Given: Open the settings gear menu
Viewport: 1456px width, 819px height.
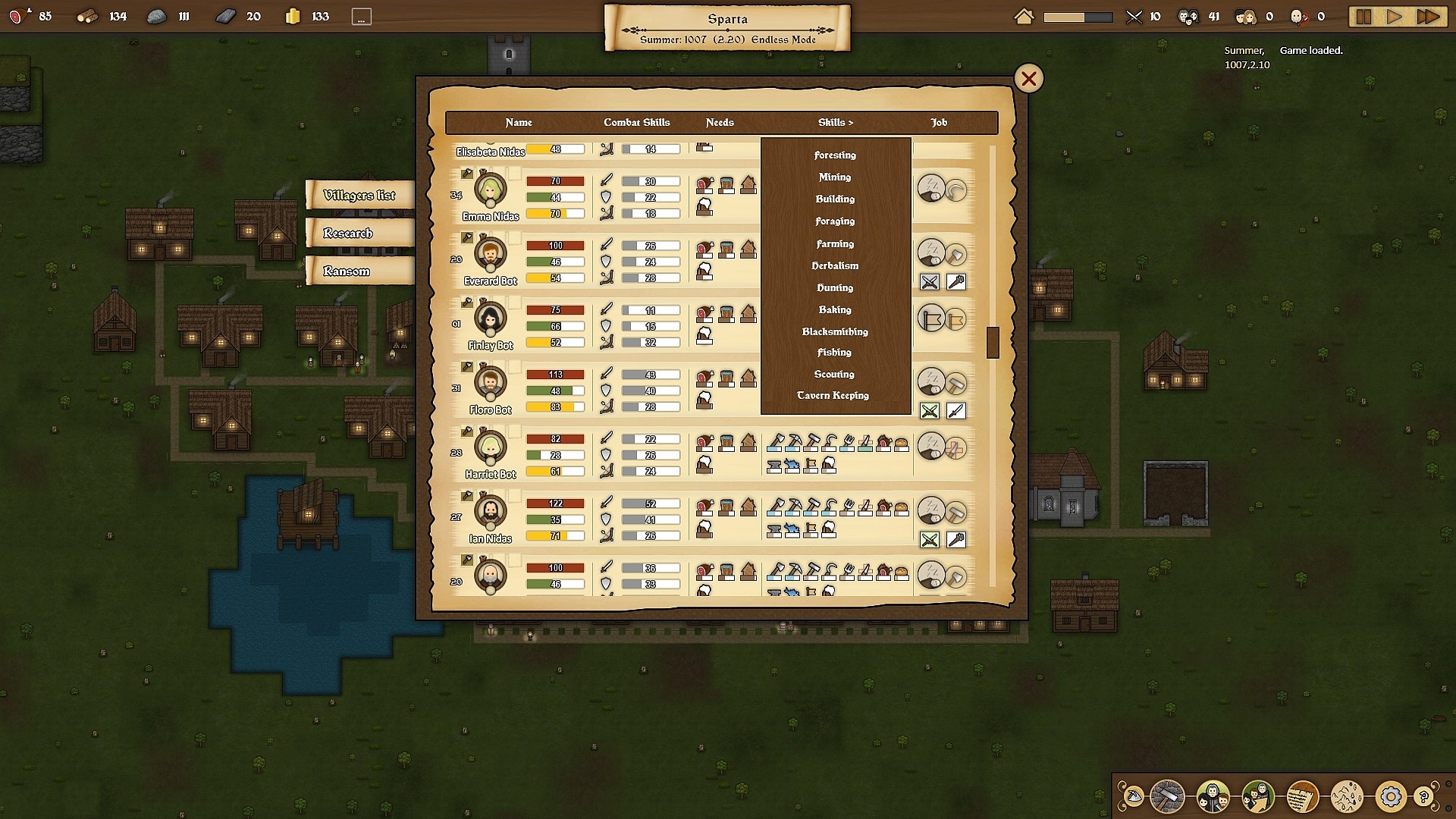Looking at the screenshot, I should click(1390, 797).
